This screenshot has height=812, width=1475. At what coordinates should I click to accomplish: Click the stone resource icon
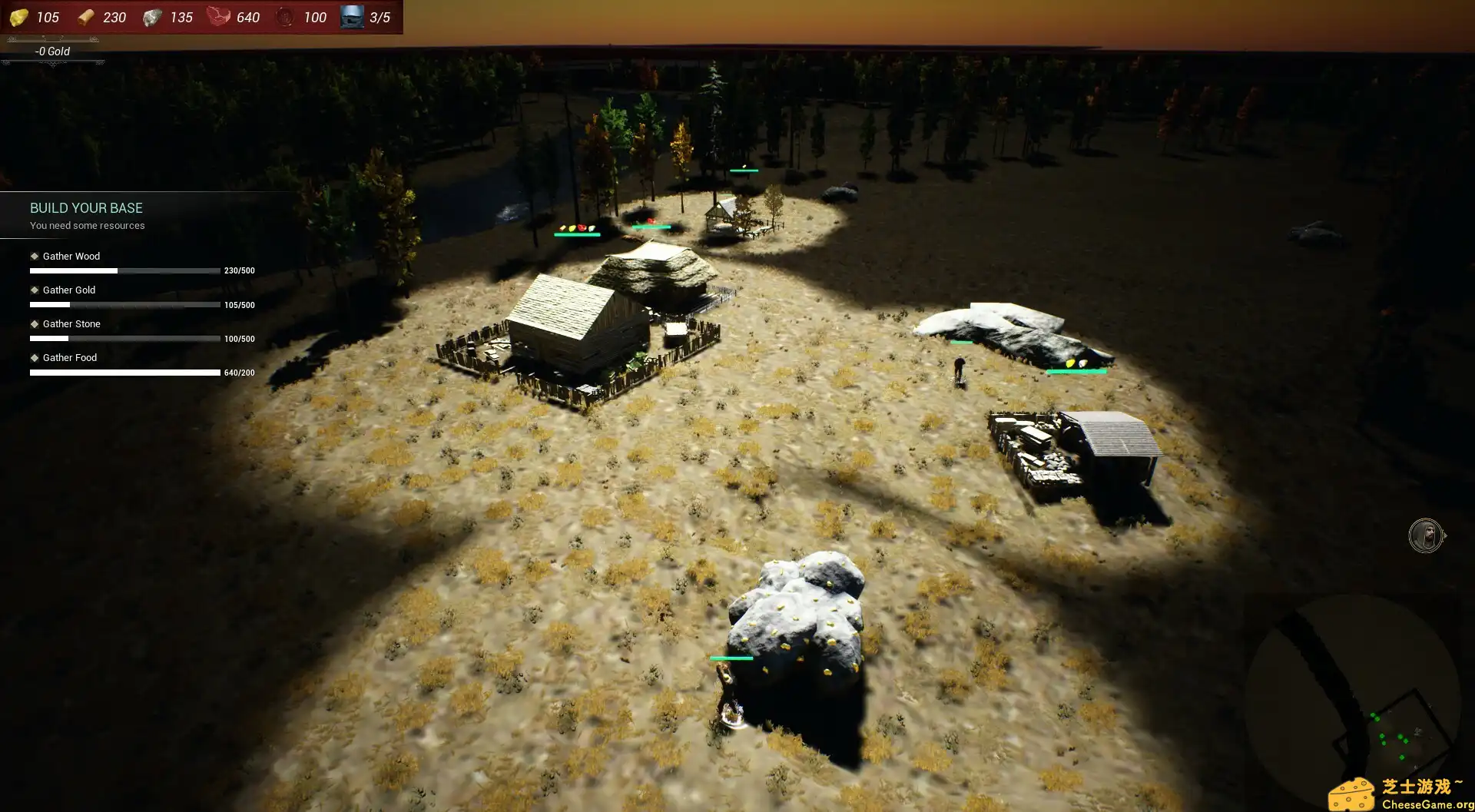click(x=152, y=17)
